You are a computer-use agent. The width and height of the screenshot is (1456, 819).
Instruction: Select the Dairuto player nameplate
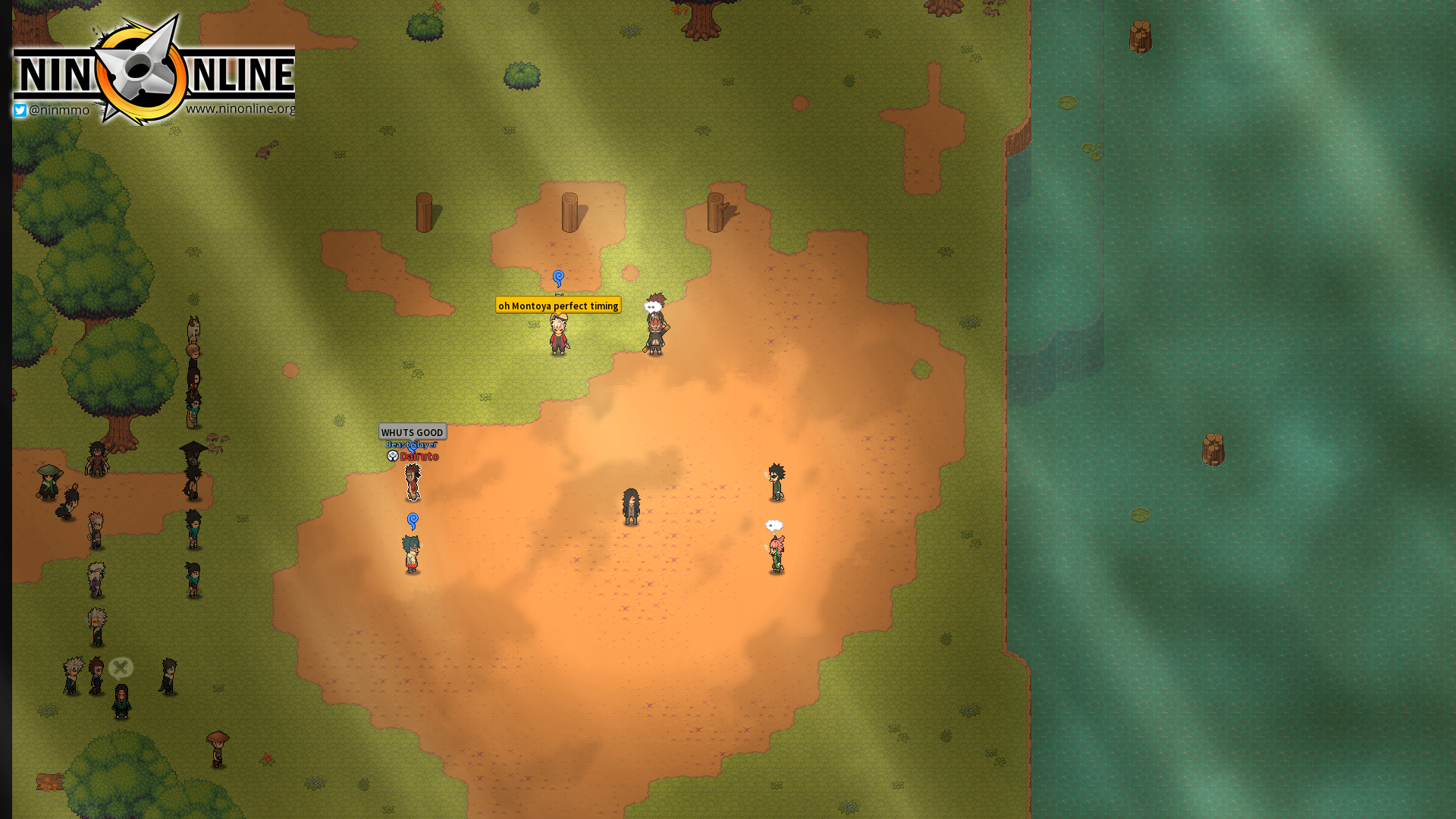click(x=419, y=457)
